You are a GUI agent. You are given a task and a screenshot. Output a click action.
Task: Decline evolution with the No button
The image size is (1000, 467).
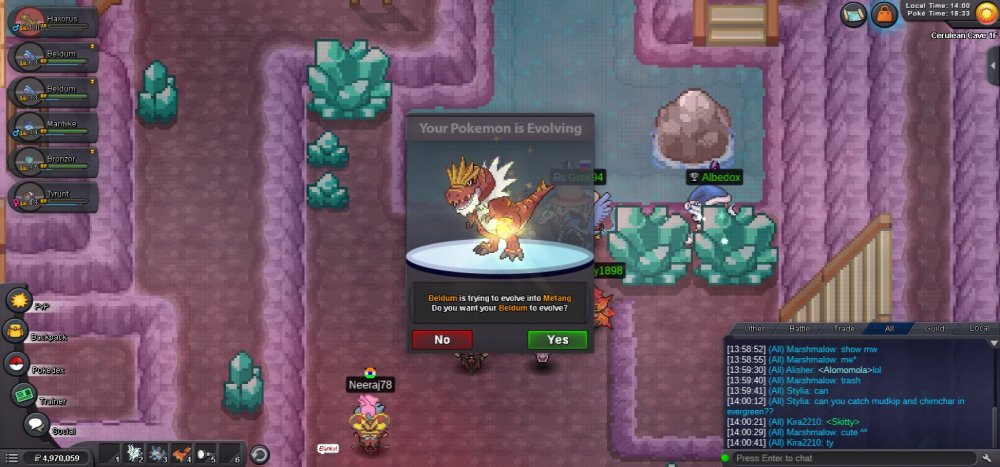click(x=442, y=339)
